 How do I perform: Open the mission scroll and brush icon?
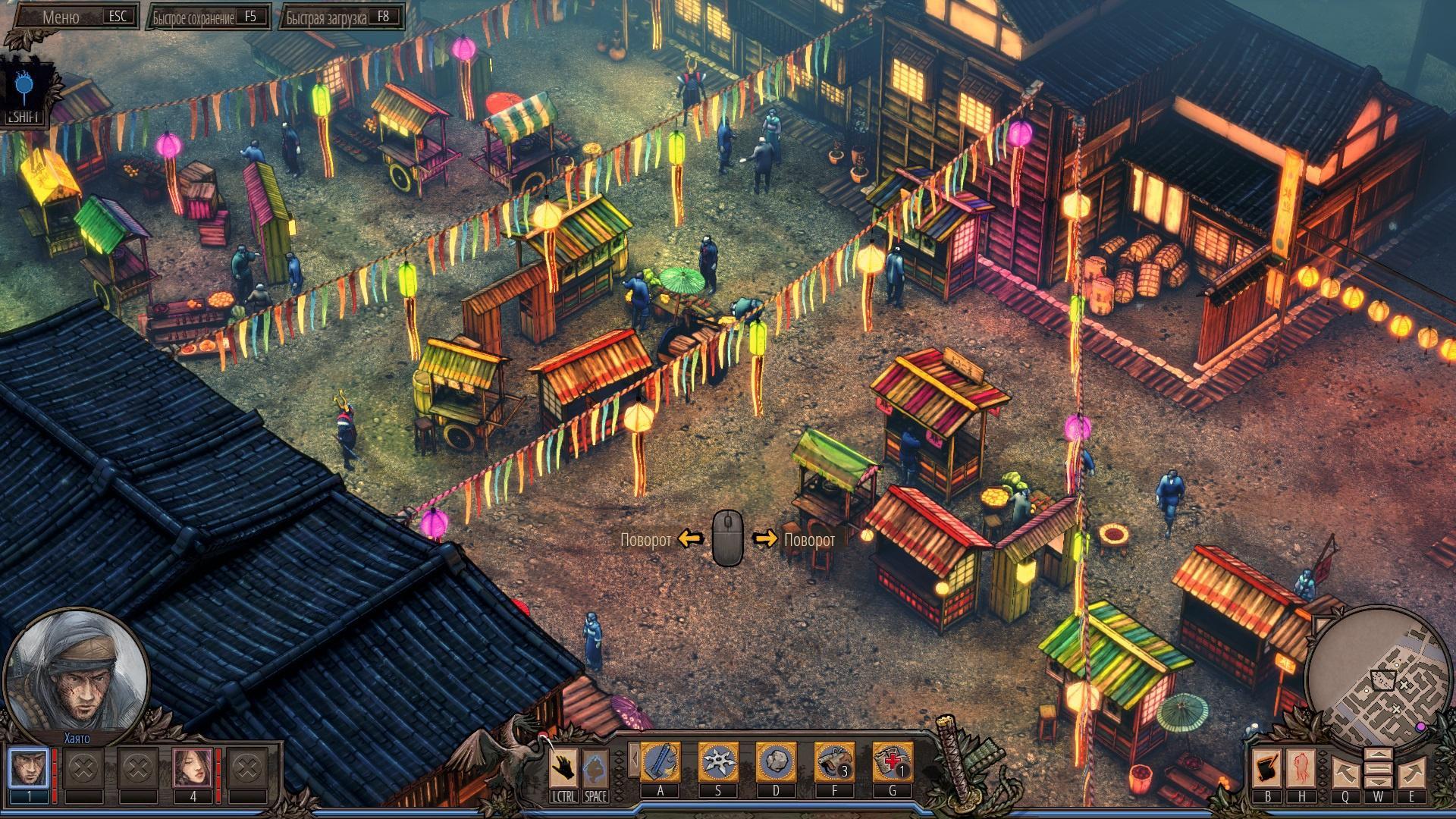click(x=1267, y=767)
